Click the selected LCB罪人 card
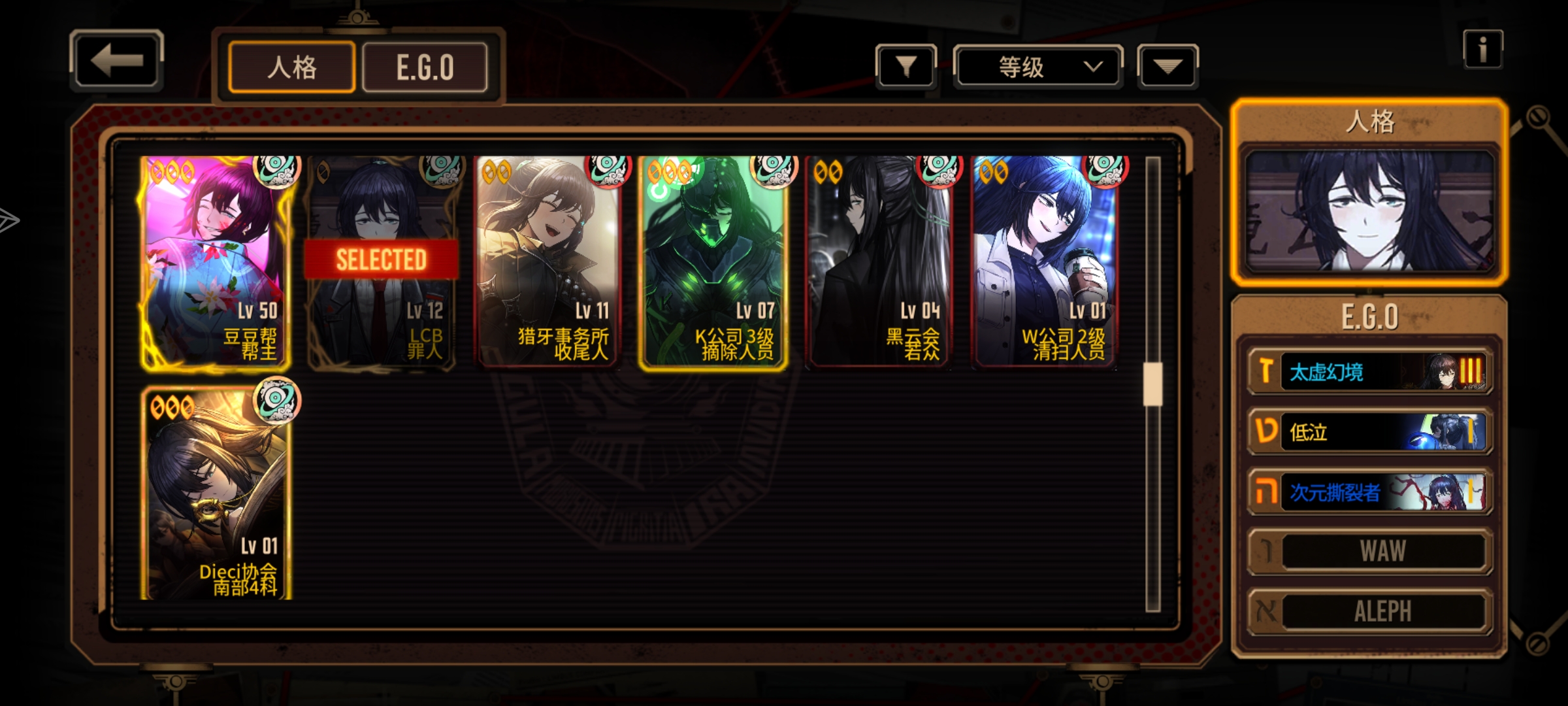1568x706 pixels. [x=382, y=263]
